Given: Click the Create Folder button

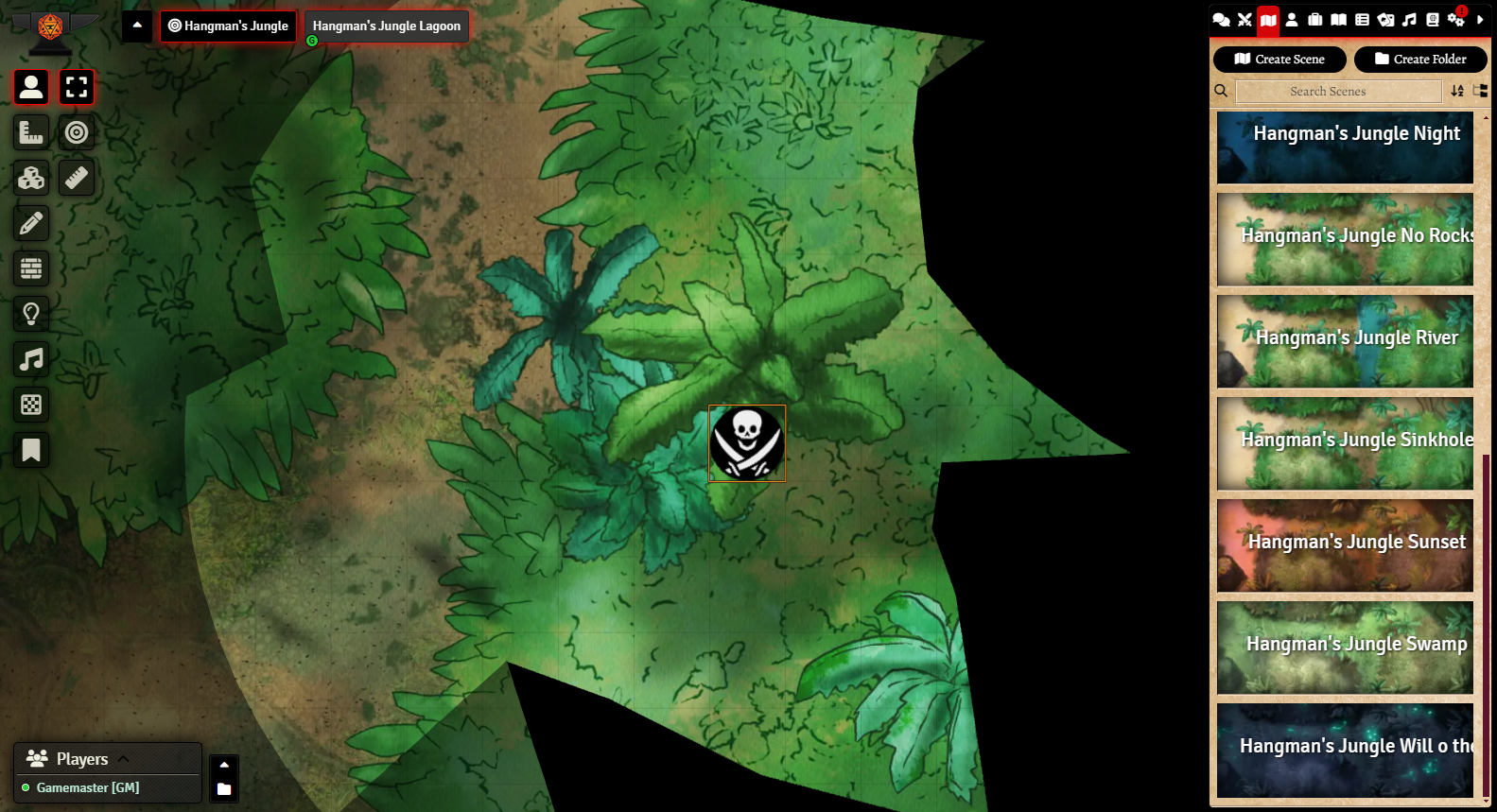Looking at the screenshot, I should pyautogui.click(x=1419, y=60).
